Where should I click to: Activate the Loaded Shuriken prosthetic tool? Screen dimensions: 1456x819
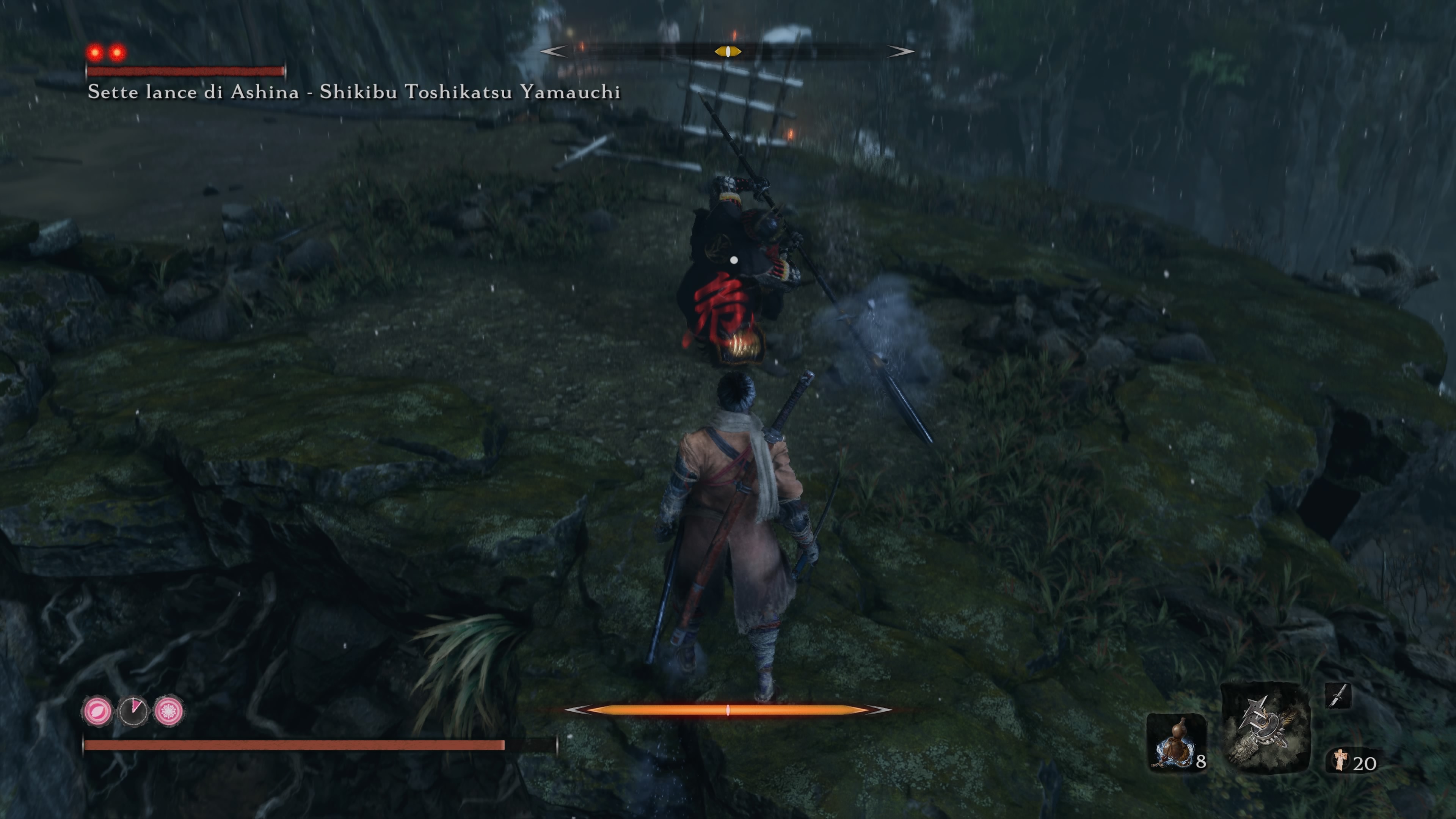[x=1265, y=728]
